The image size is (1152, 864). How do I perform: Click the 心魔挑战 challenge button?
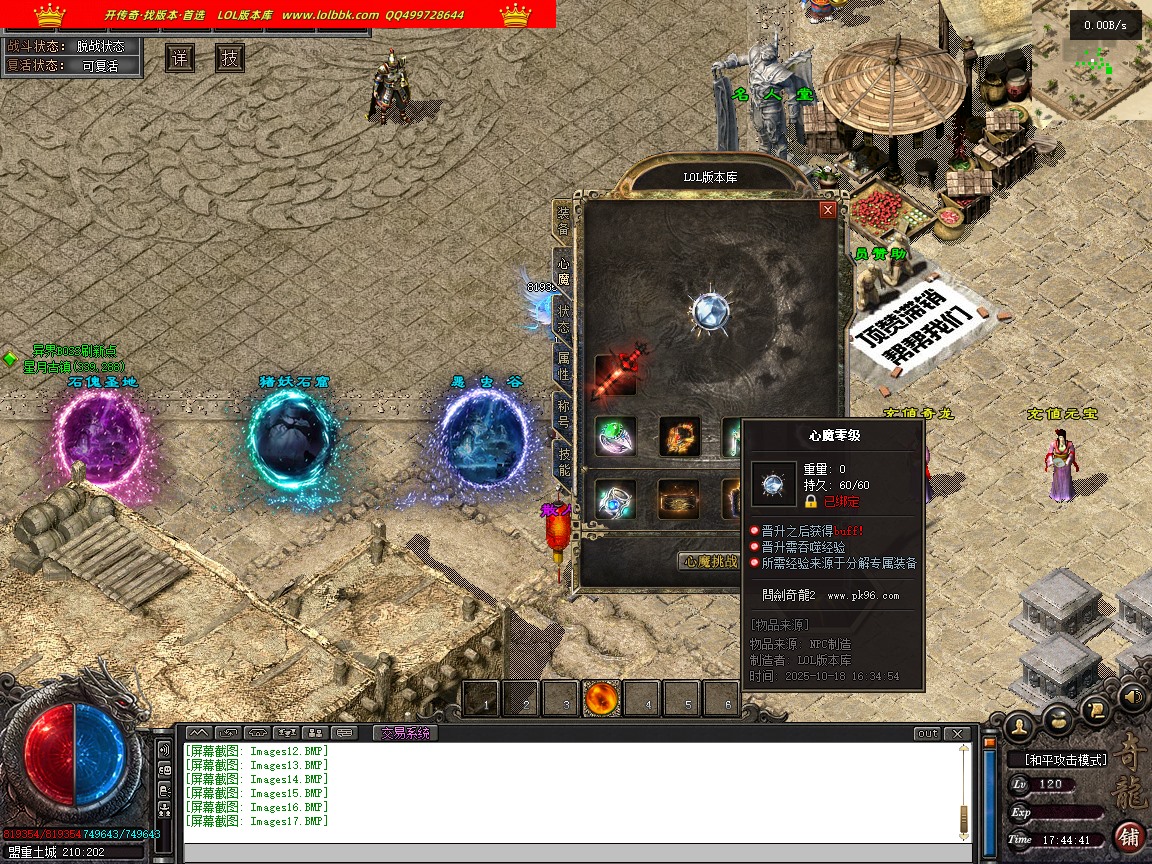tap(709, 562)
